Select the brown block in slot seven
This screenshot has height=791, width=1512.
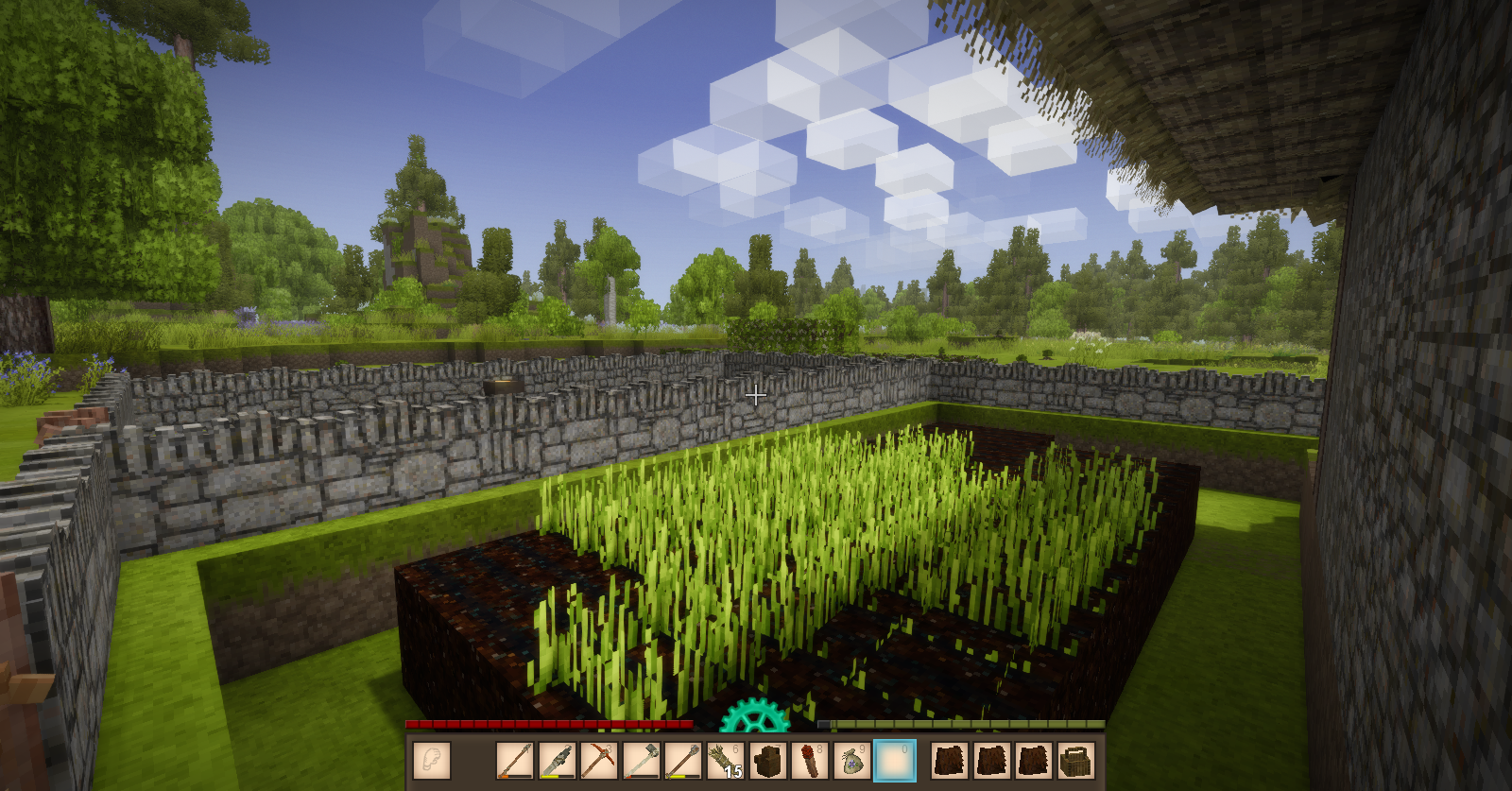pyautogui.click(x=767, y=761)
